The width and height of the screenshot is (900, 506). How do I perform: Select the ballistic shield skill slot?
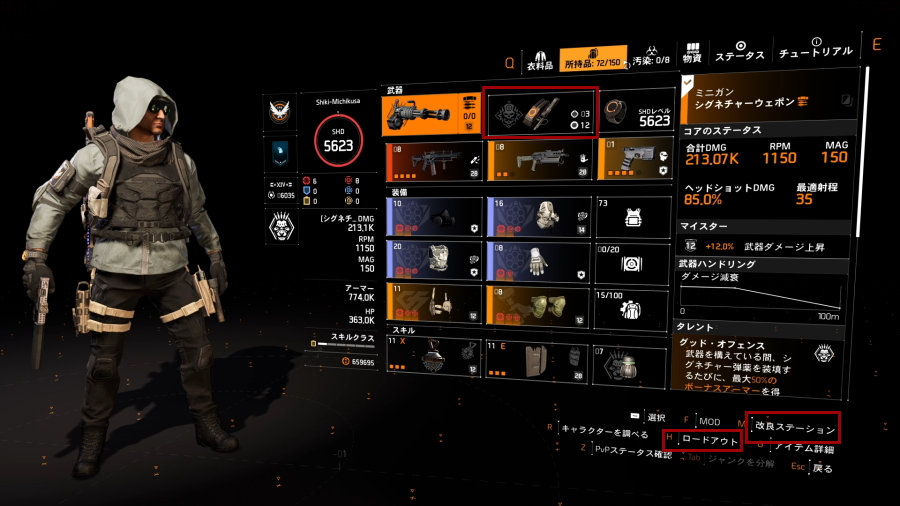539,360
